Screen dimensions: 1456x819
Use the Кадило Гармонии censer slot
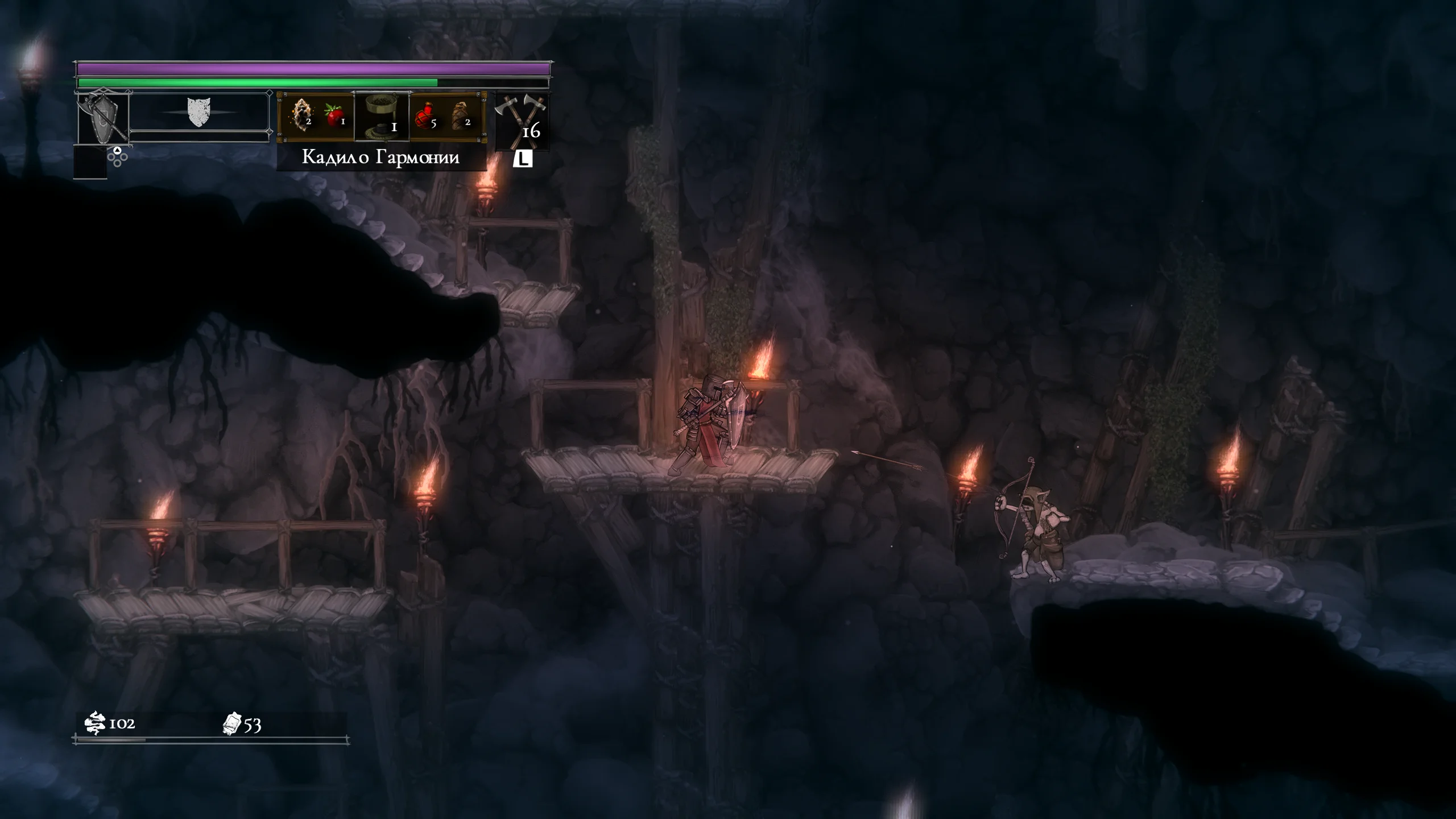point(382,116)
